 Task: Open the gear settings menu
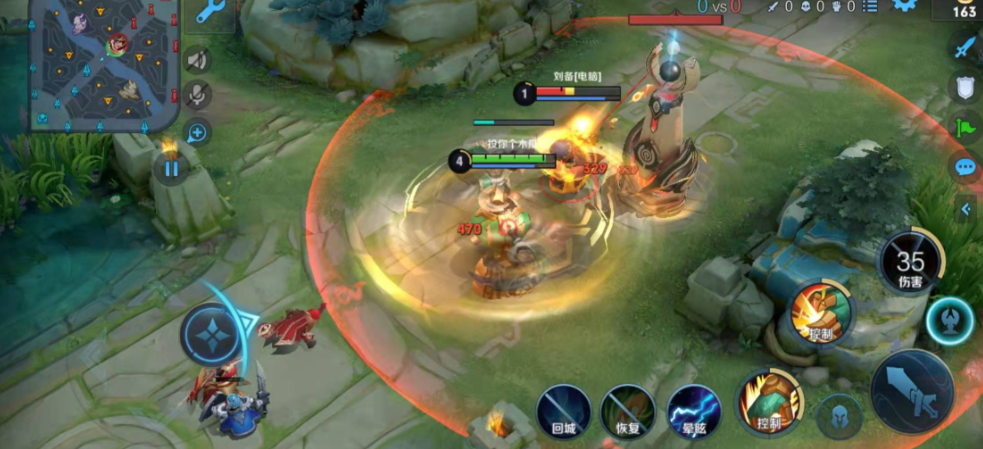(906, 5)
